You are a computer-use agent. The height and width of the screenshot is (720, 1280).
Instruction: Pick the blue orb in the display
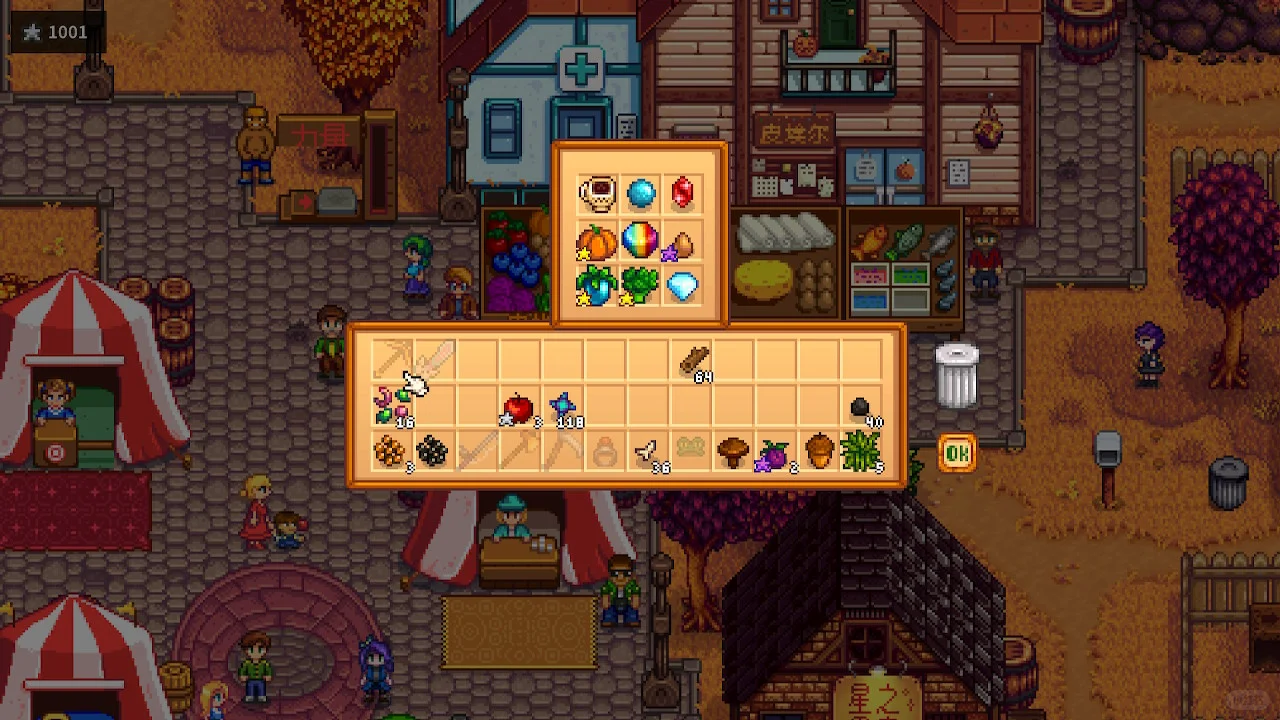point(640,193)
